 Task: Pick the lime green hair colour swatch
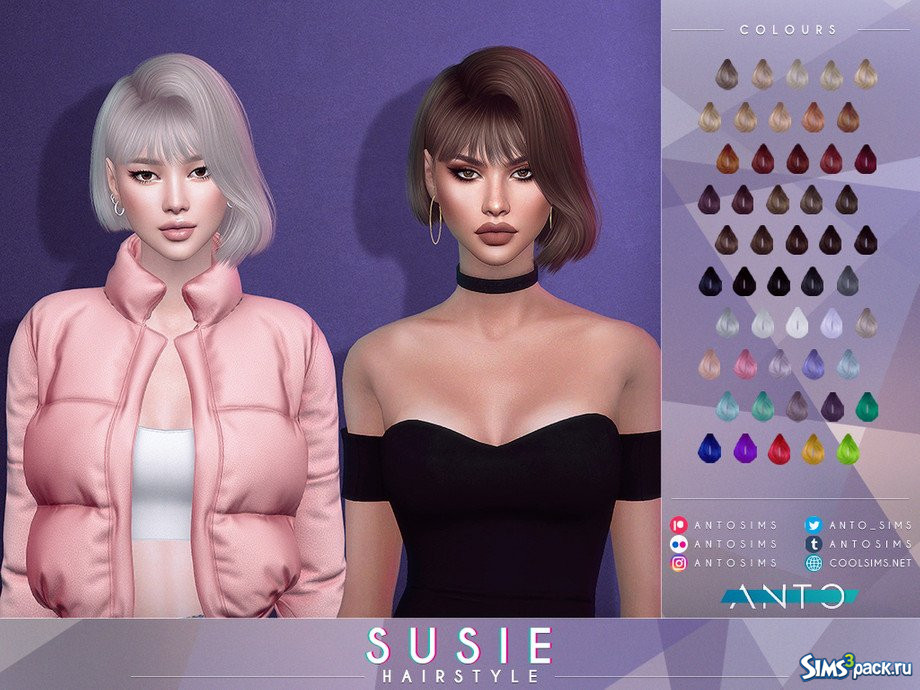[x=846, y=449]
